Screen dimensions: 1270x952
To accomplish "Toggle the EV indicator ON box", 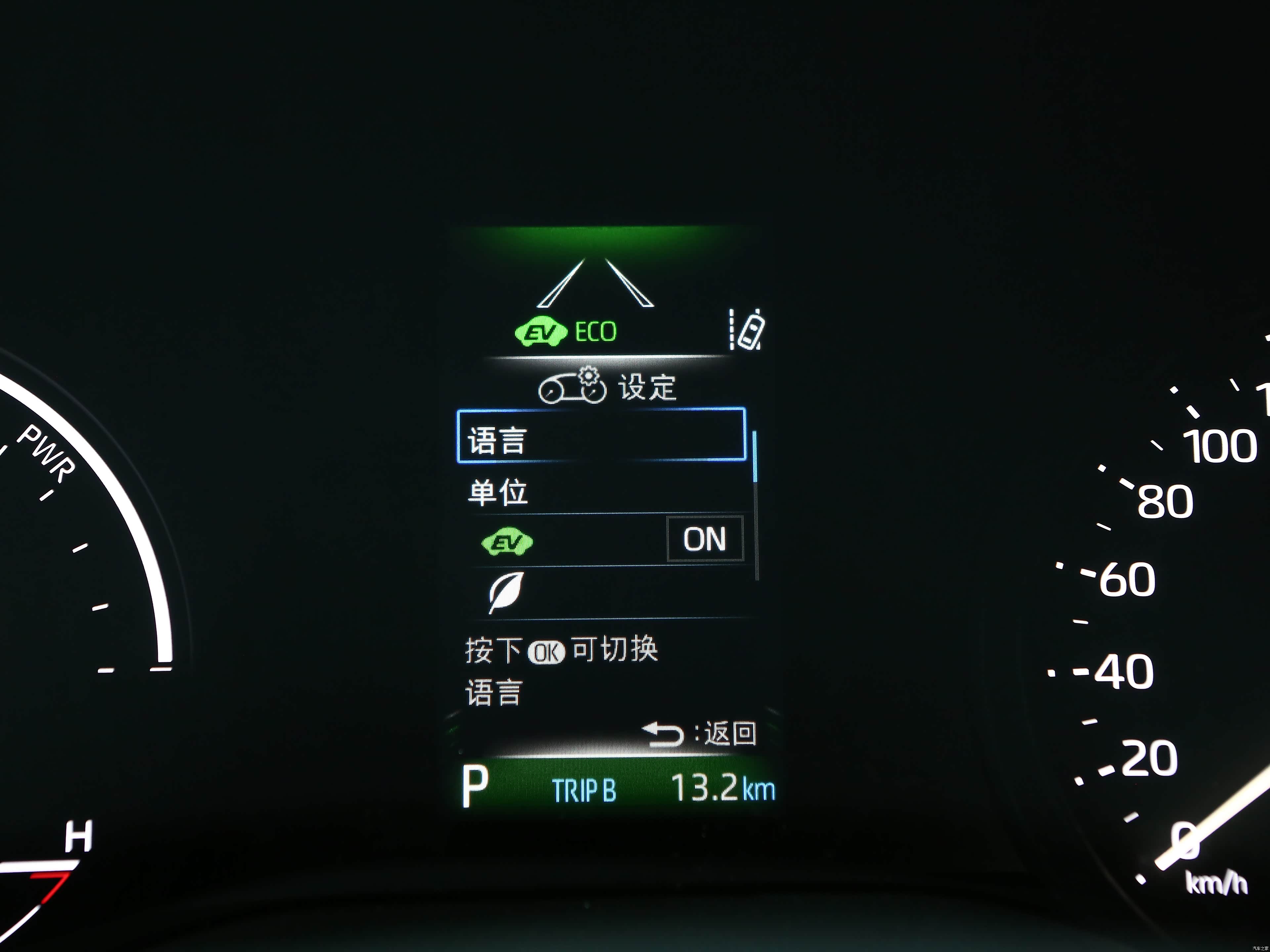I will 705,539.
